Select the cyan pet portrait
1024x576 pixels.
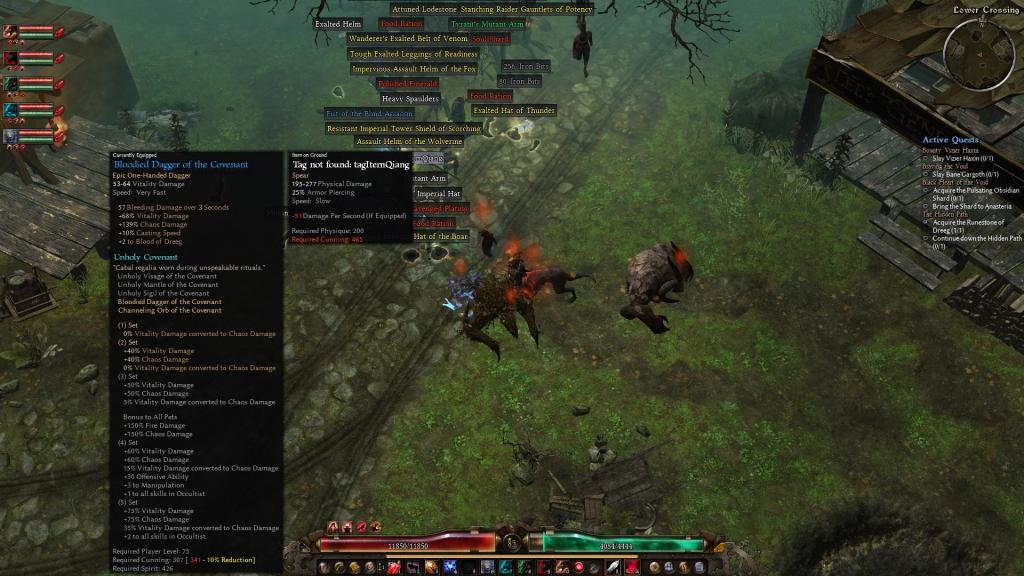tap(11, 109)
